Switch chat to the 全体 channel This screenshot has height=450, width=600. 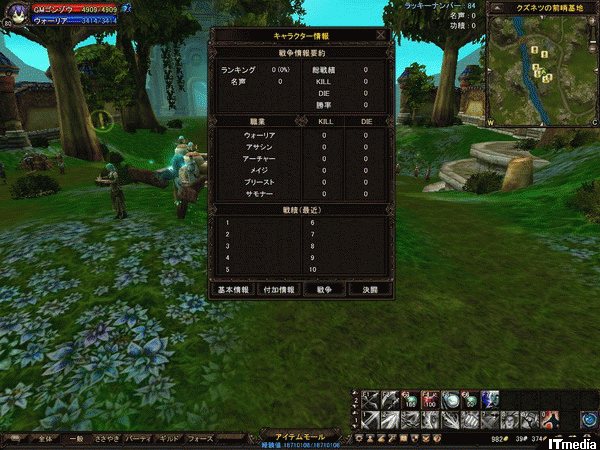pos(43,439)
